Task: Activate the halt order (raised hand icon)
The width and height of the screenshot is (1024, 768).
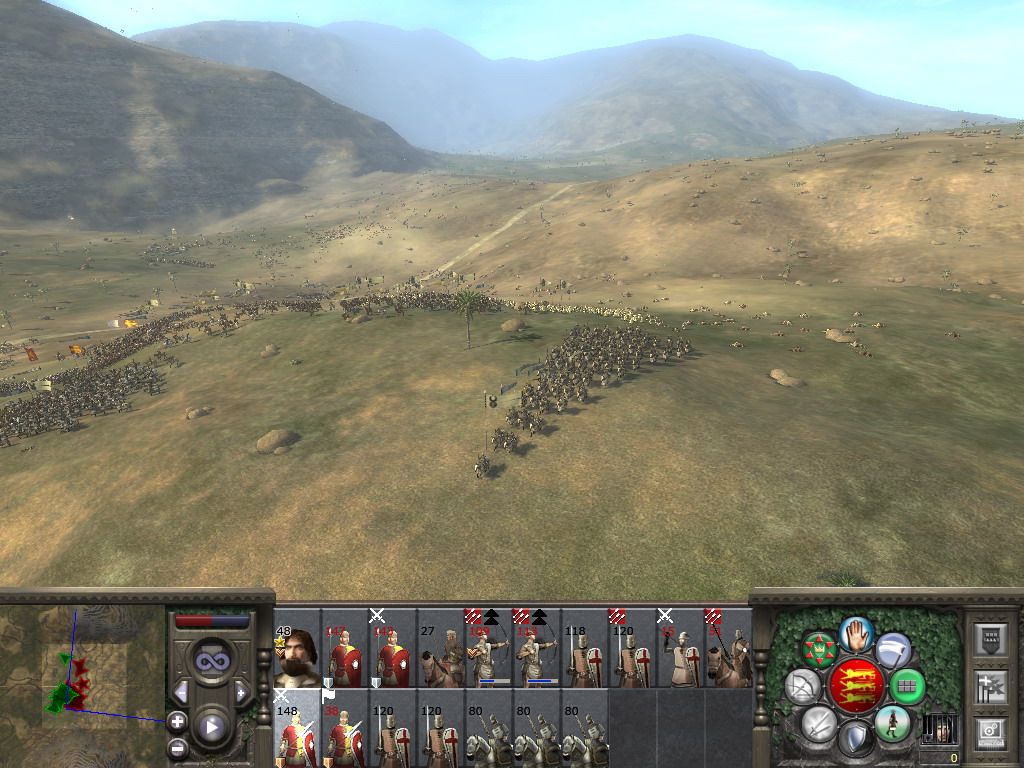Action: pos(857,632)
